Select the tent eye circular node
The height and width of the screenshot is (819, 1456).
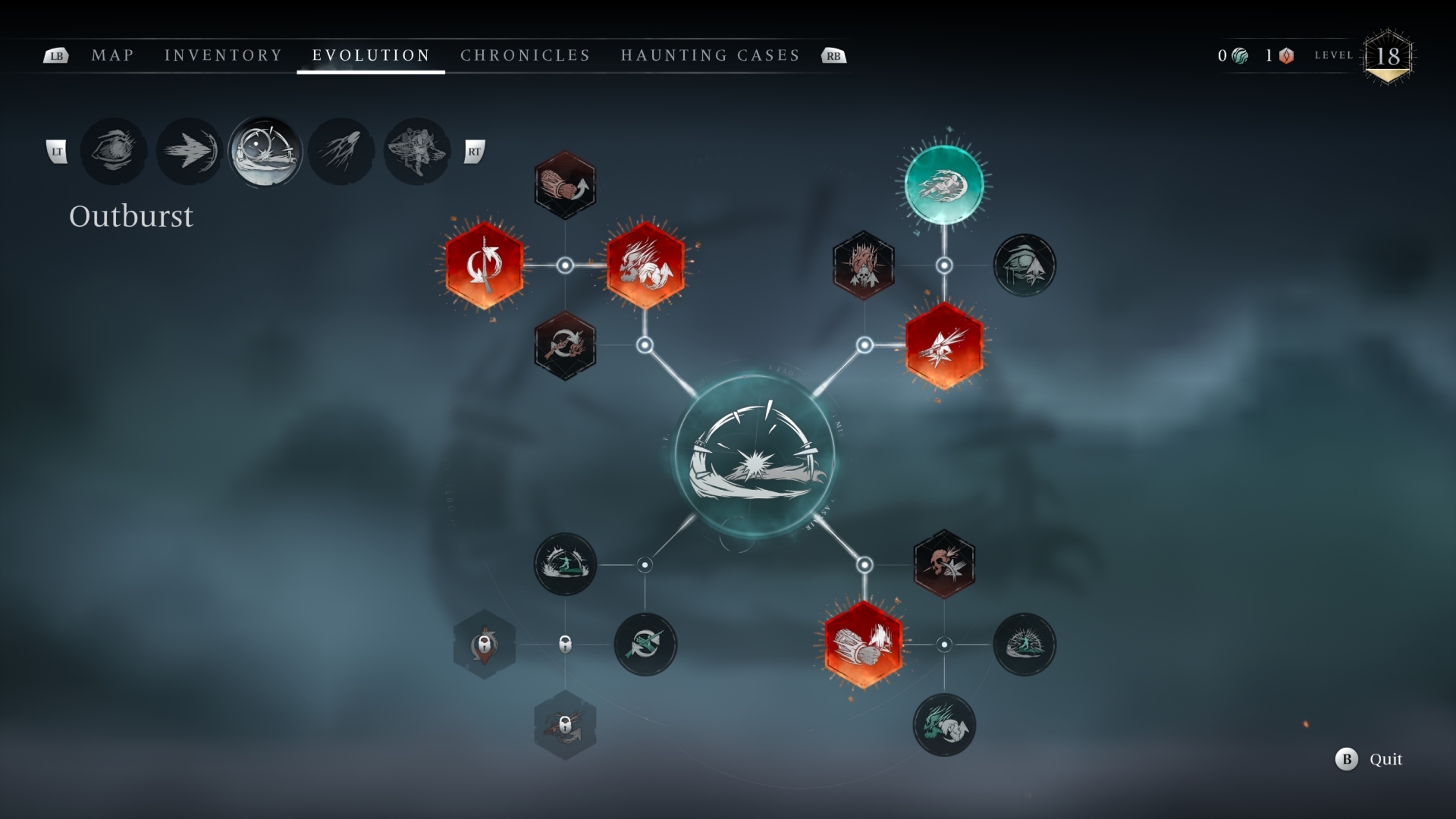click(1025, 265)
